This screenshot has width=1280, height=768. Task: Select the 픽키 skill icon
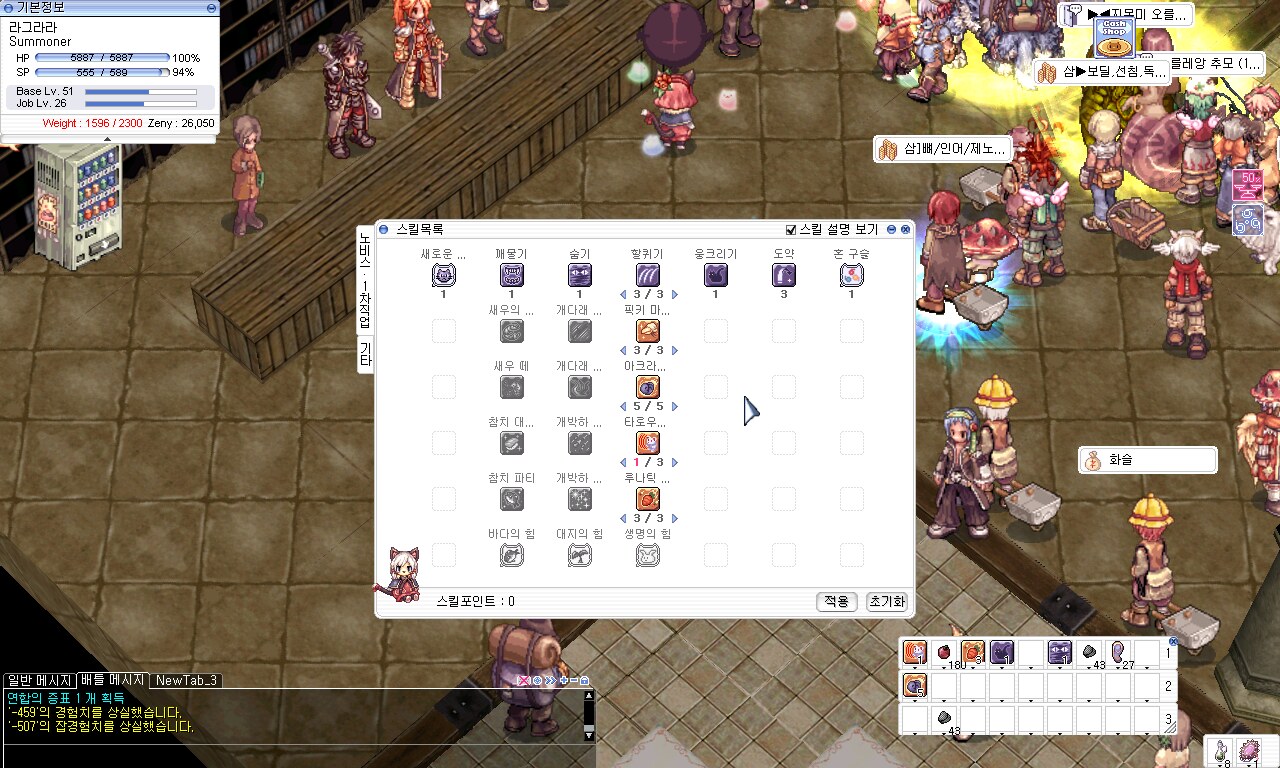[x=647, y=331]
